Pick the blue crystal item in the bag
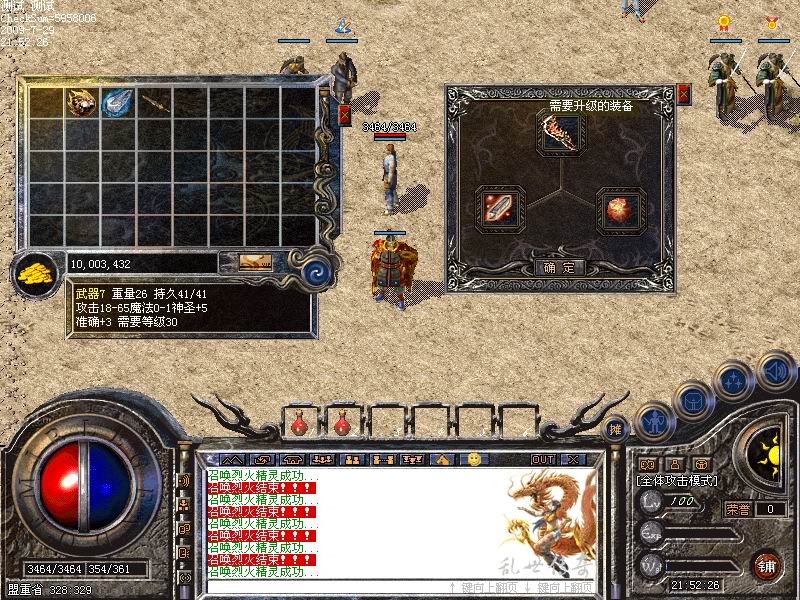 118,103
